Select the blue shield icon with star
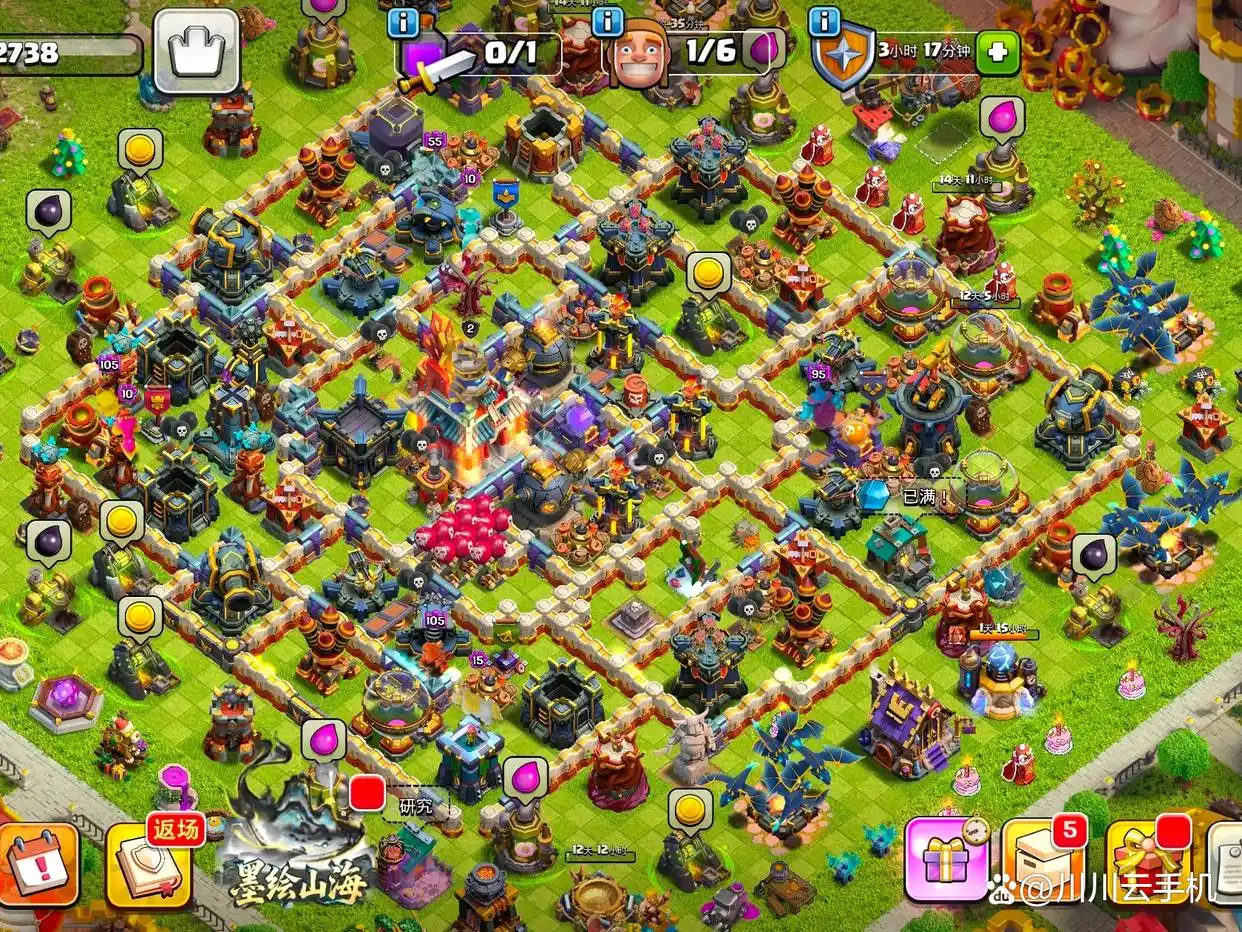1242x932 pixels. 842,58
